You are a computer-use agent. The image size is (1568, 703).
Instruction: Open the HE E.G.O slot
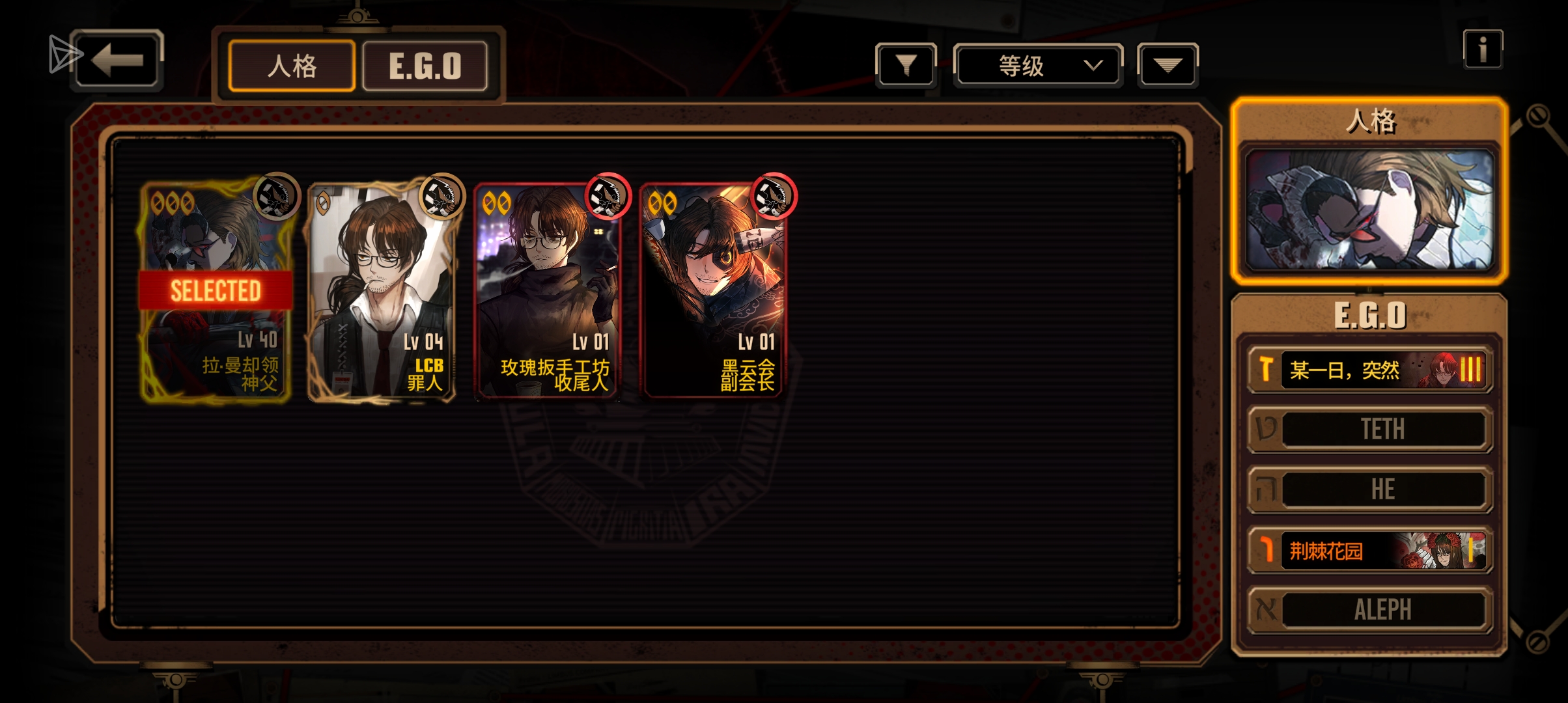point(1370,489)
